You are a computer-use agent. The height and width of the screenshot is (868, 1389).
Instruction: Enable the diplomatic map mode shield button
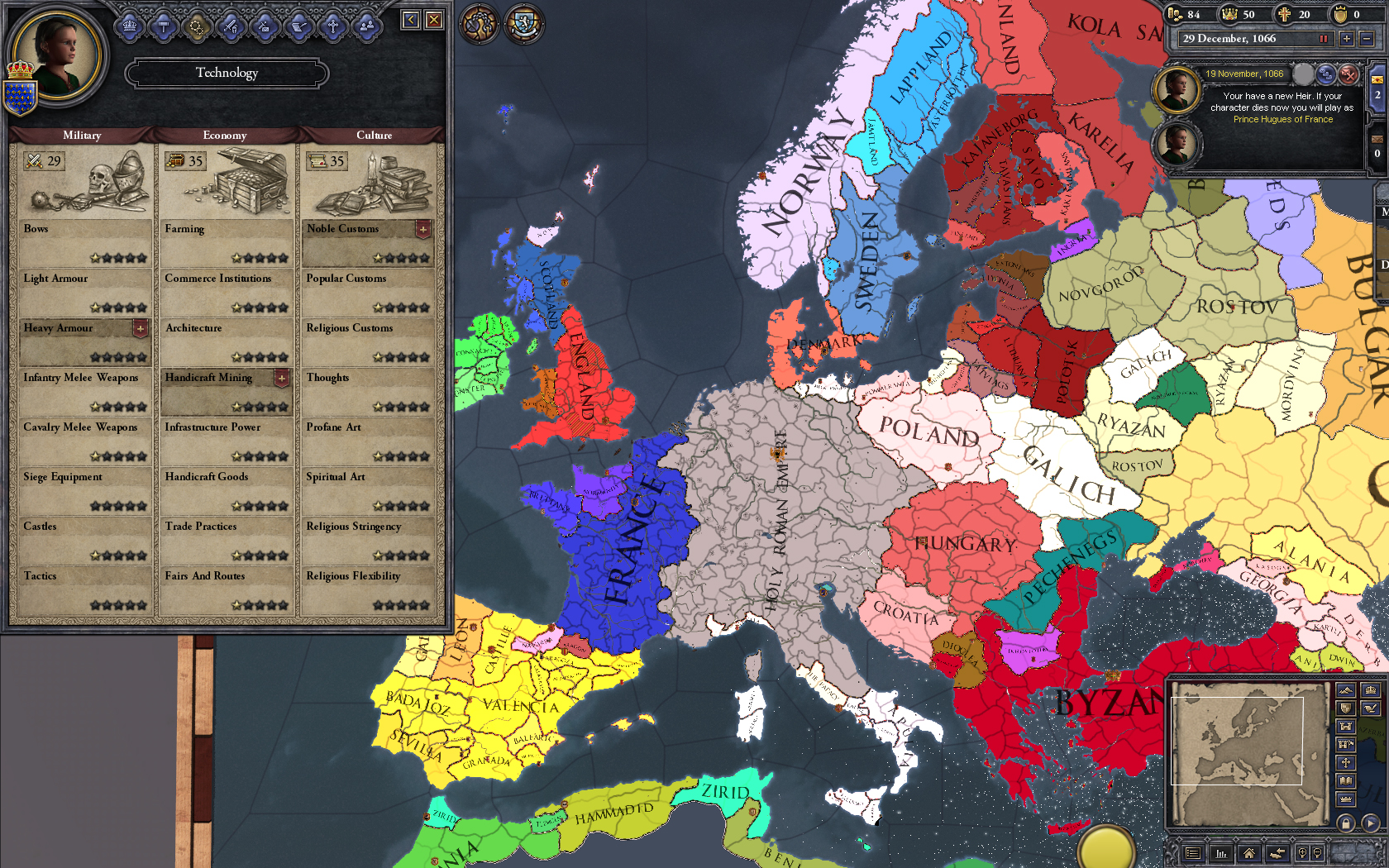1345,709
